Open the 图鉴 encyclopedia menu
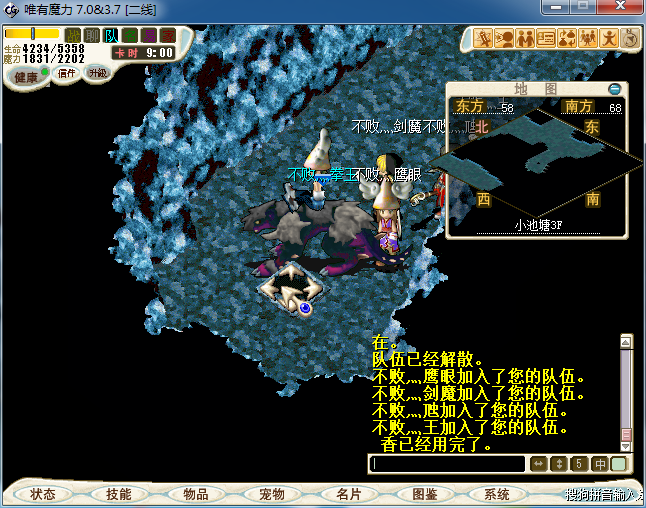This screenshot has width=646, height=508. click(424, 494)
